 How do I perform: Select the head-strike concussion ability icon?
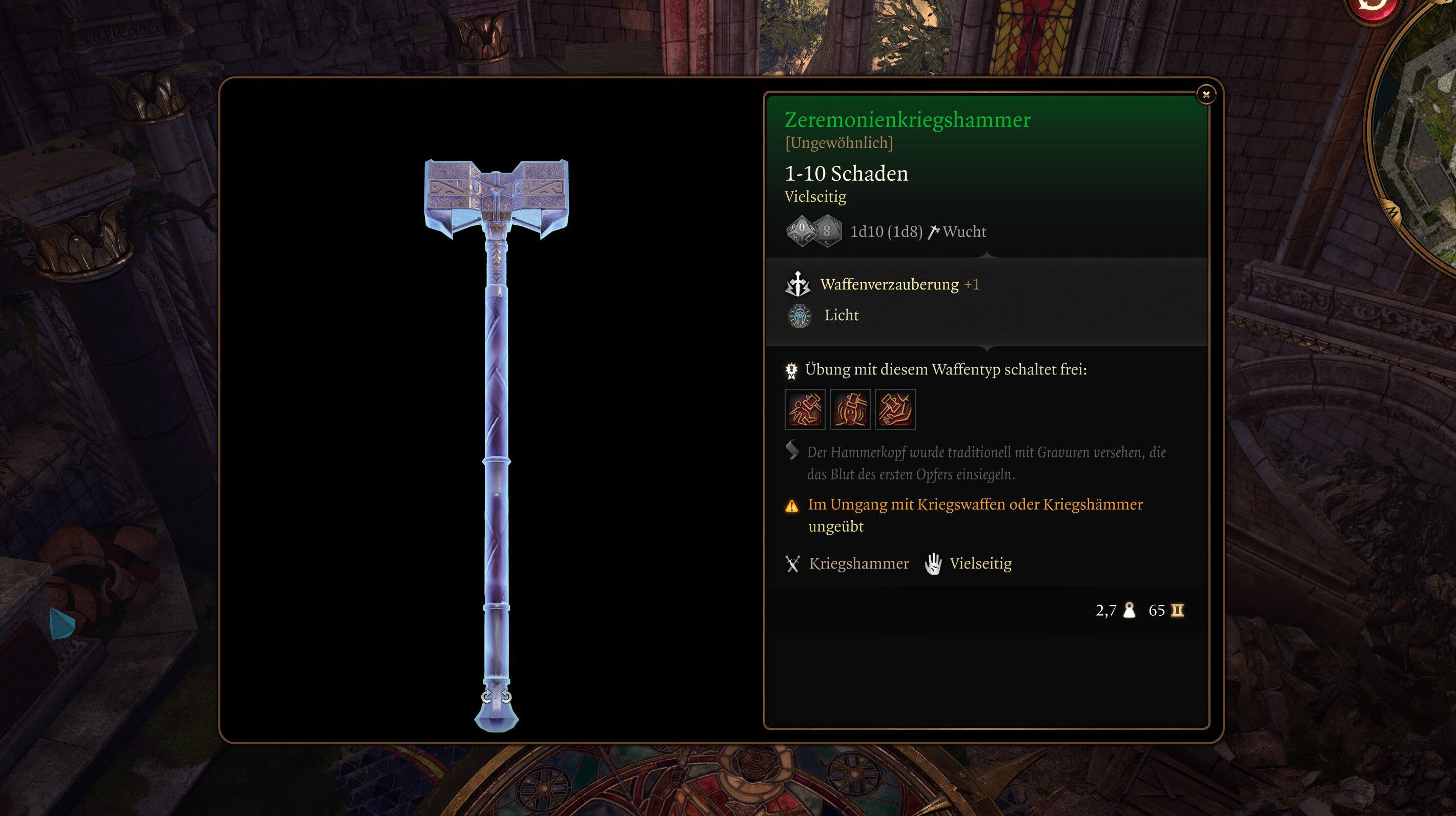pyautogui.click(x=850, y=409)
